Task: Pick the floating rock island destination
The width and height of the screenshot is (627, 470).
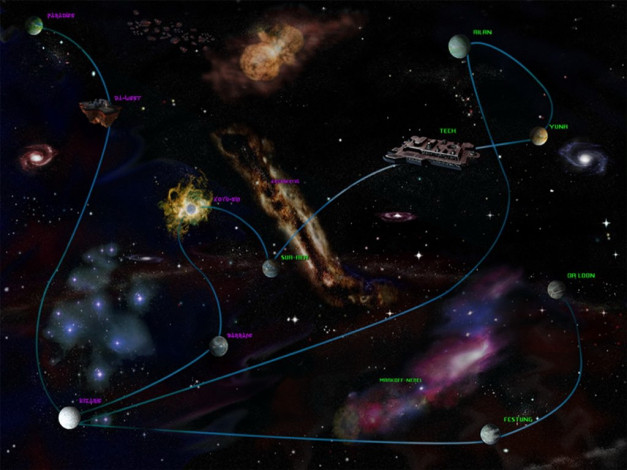Action: click(x=99, y=111)
